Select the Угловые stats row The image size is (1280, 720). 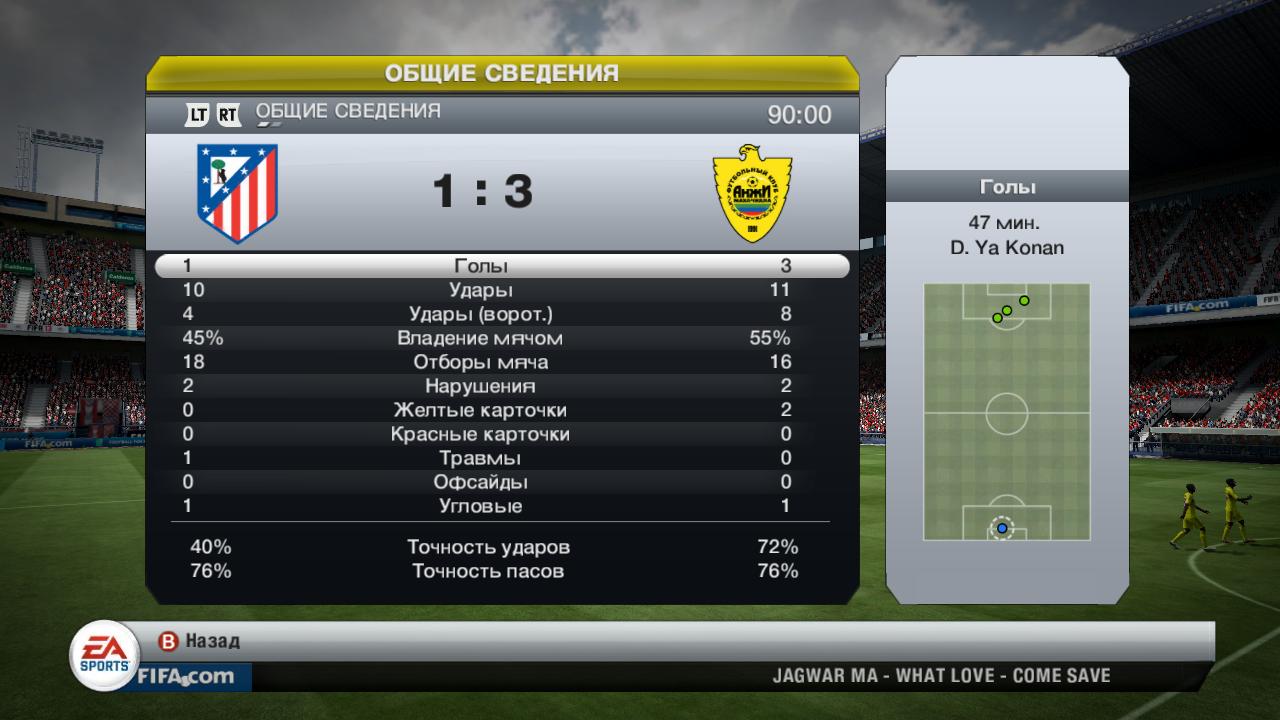click(x=481, y=506)
